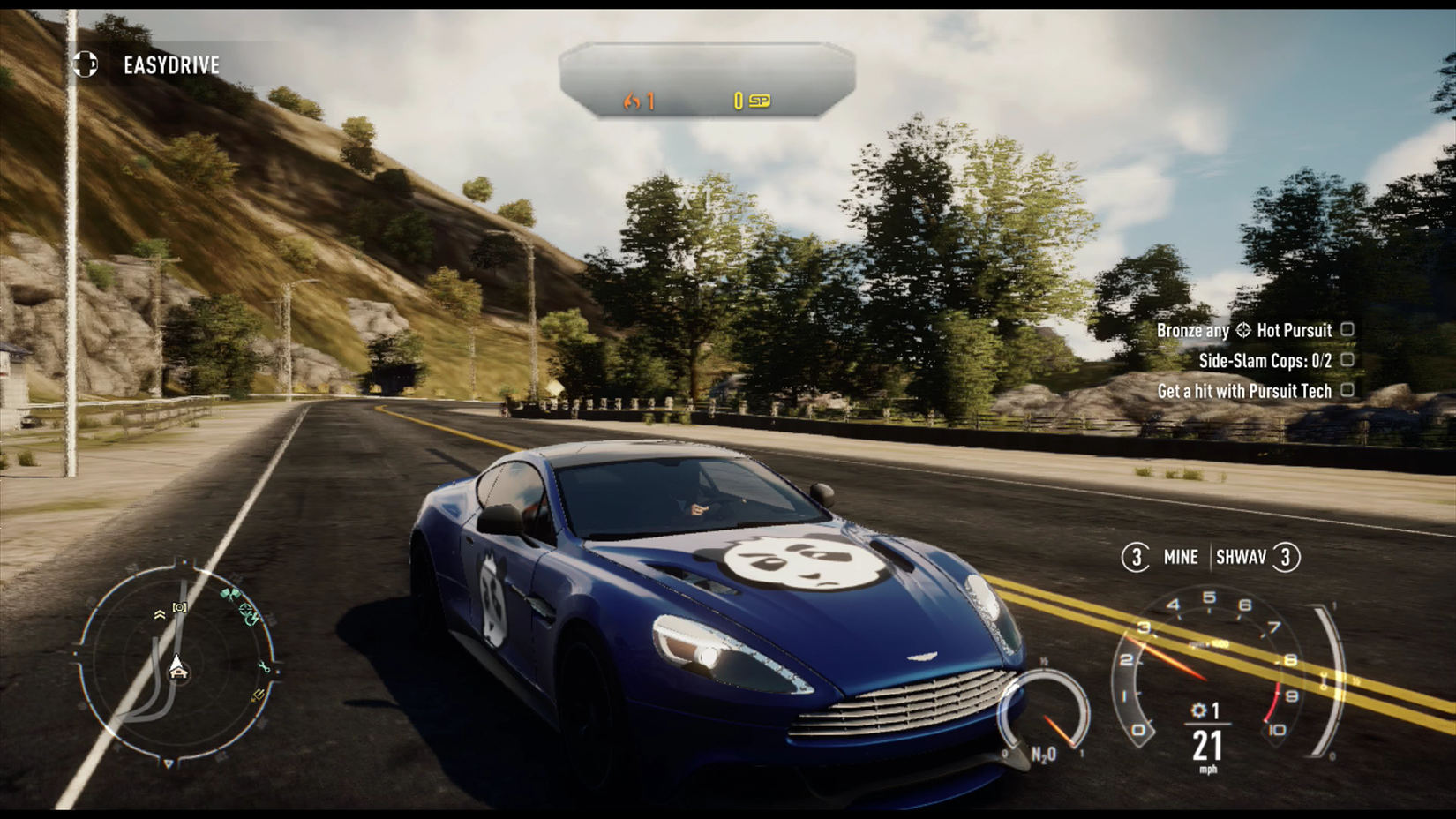Click the Get a hit with Pursuit Tech objective
Image resolution: width=1456 pixels, height=819 pixels.
(1244, 391)
